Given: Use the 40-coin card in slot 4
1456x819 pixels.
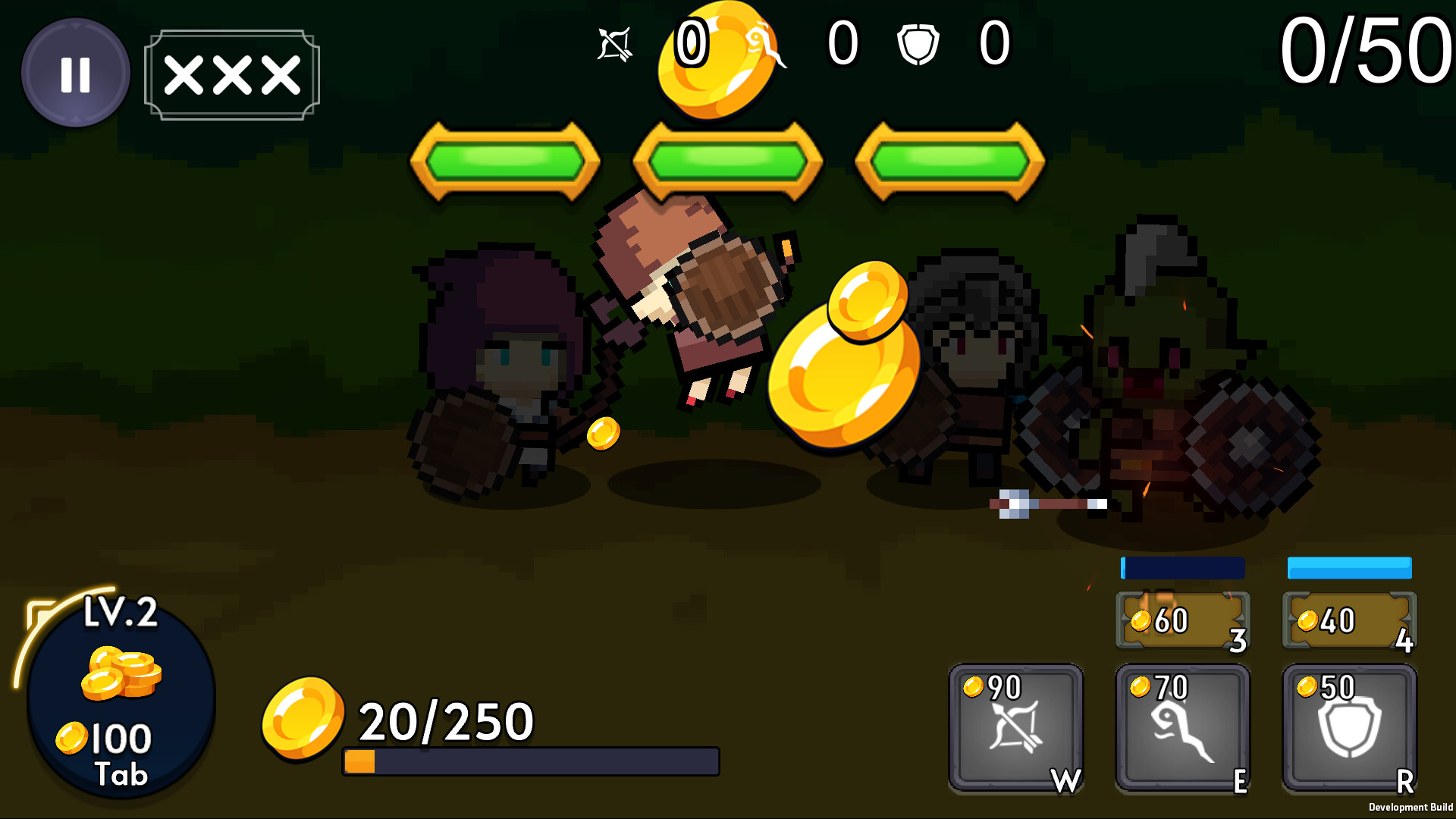Looking at the screenshot, I should (1349, 620).
